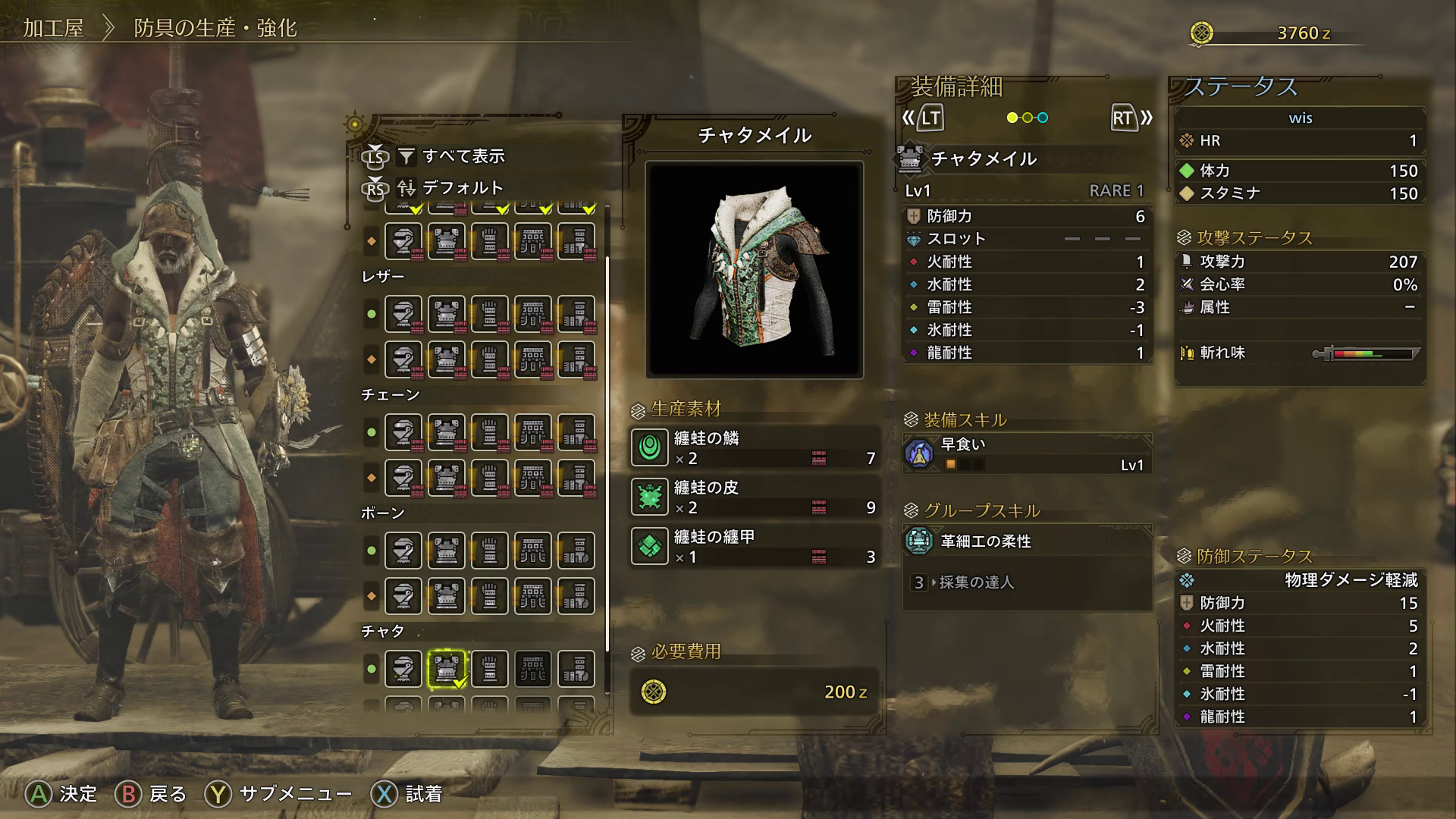
Task: Click the Bone set helmet icon
Action: [x=403, y=548]
